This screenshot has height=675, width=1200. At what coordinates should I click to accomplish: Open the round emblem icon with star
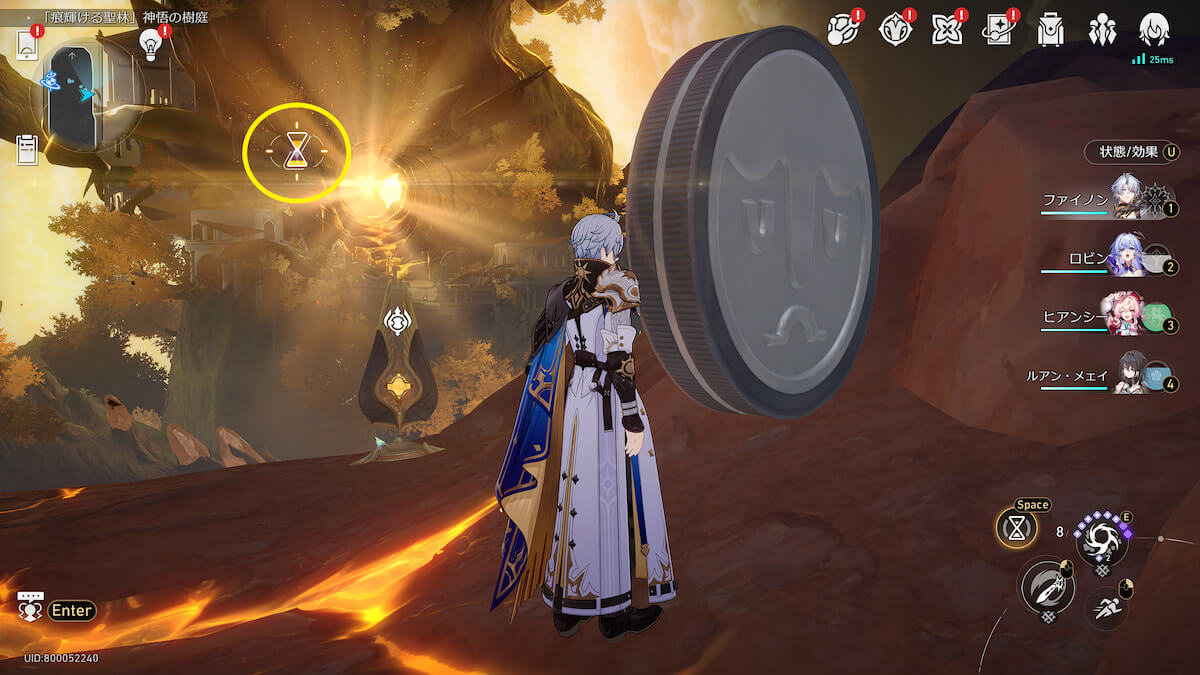(894, 31)
